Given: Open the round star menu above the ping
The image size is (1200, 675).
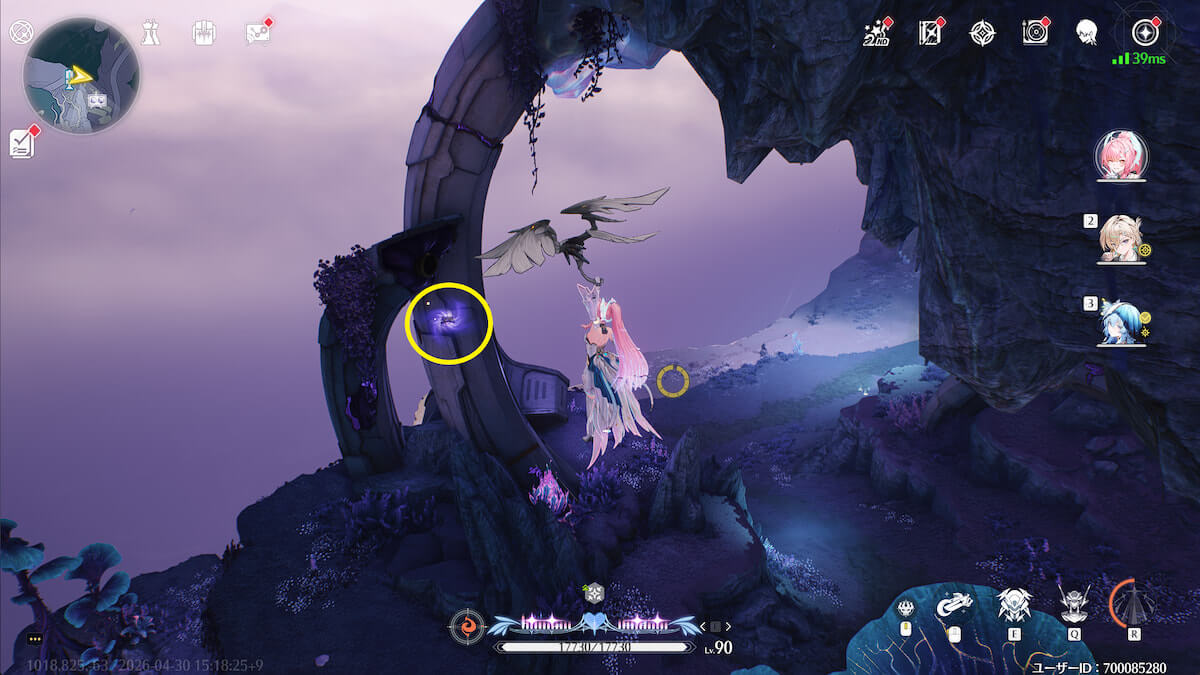Looking at the screenshot, I should pos(1144,33).
